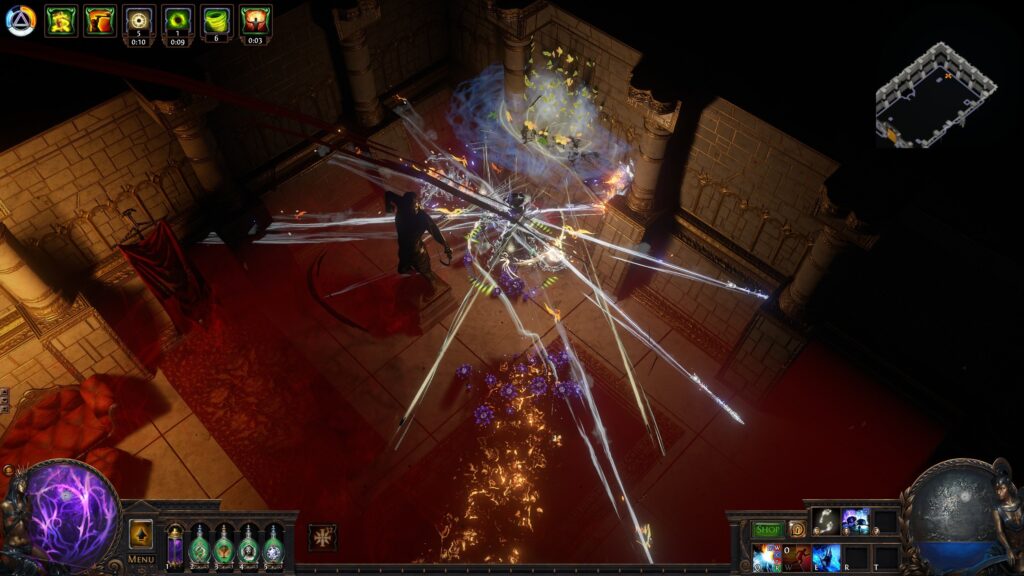Select the footprints movement skill icon
This screenshot has height=576, width=1024.
[x=825, y=520]
